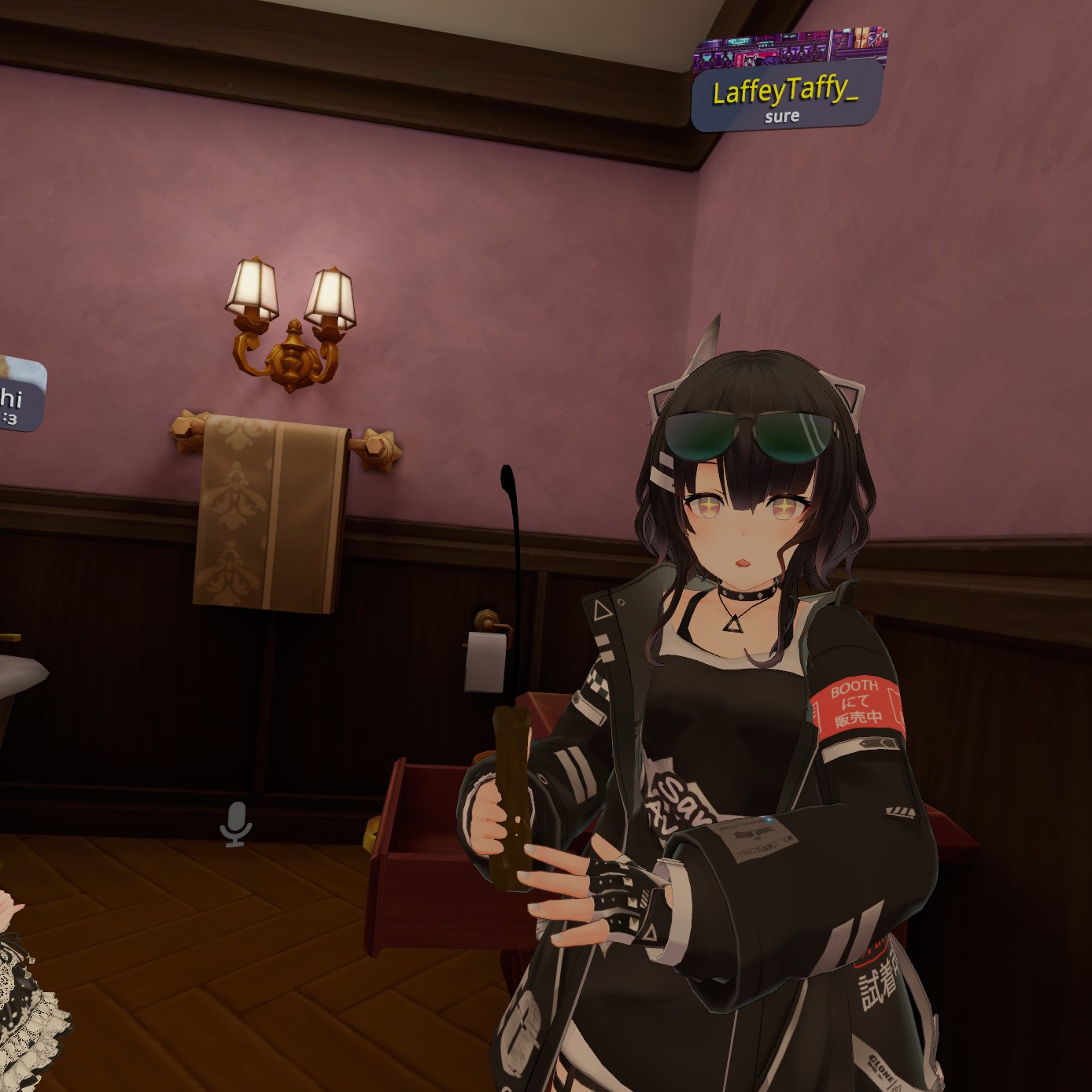This screenshot has width=1092, height=1092.
Task: Select the partly visible nameplate ending in "hi"
Action: (18, 396)
